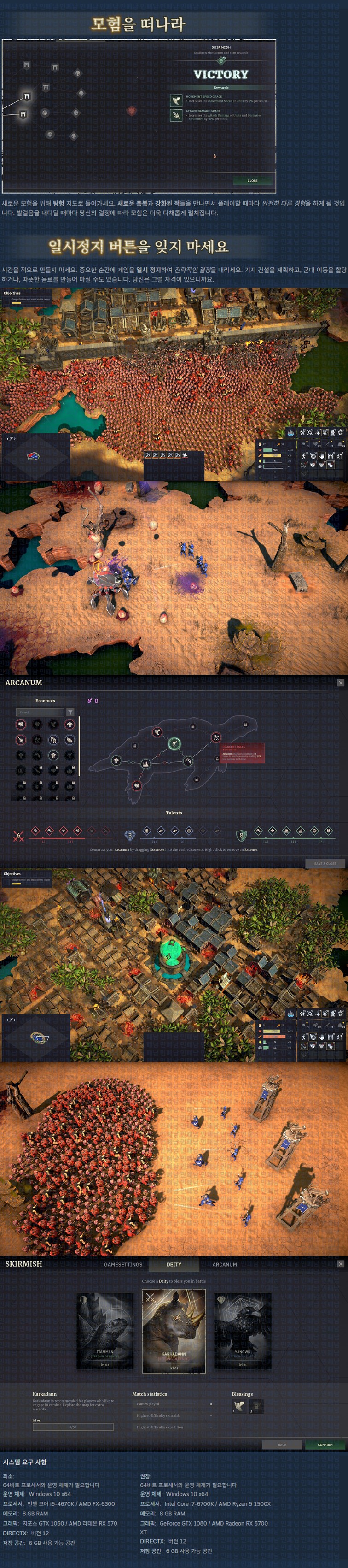Switch to the Gamesettings tab

click(x=123, y=1264)
